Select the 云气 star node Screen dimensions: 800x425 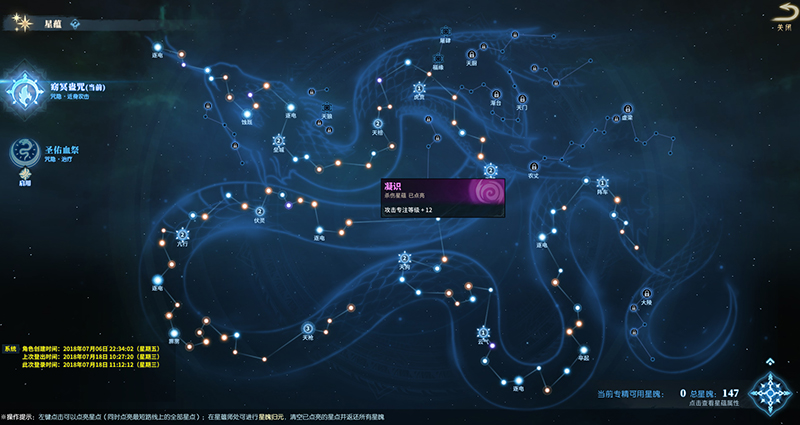(483, 332)
